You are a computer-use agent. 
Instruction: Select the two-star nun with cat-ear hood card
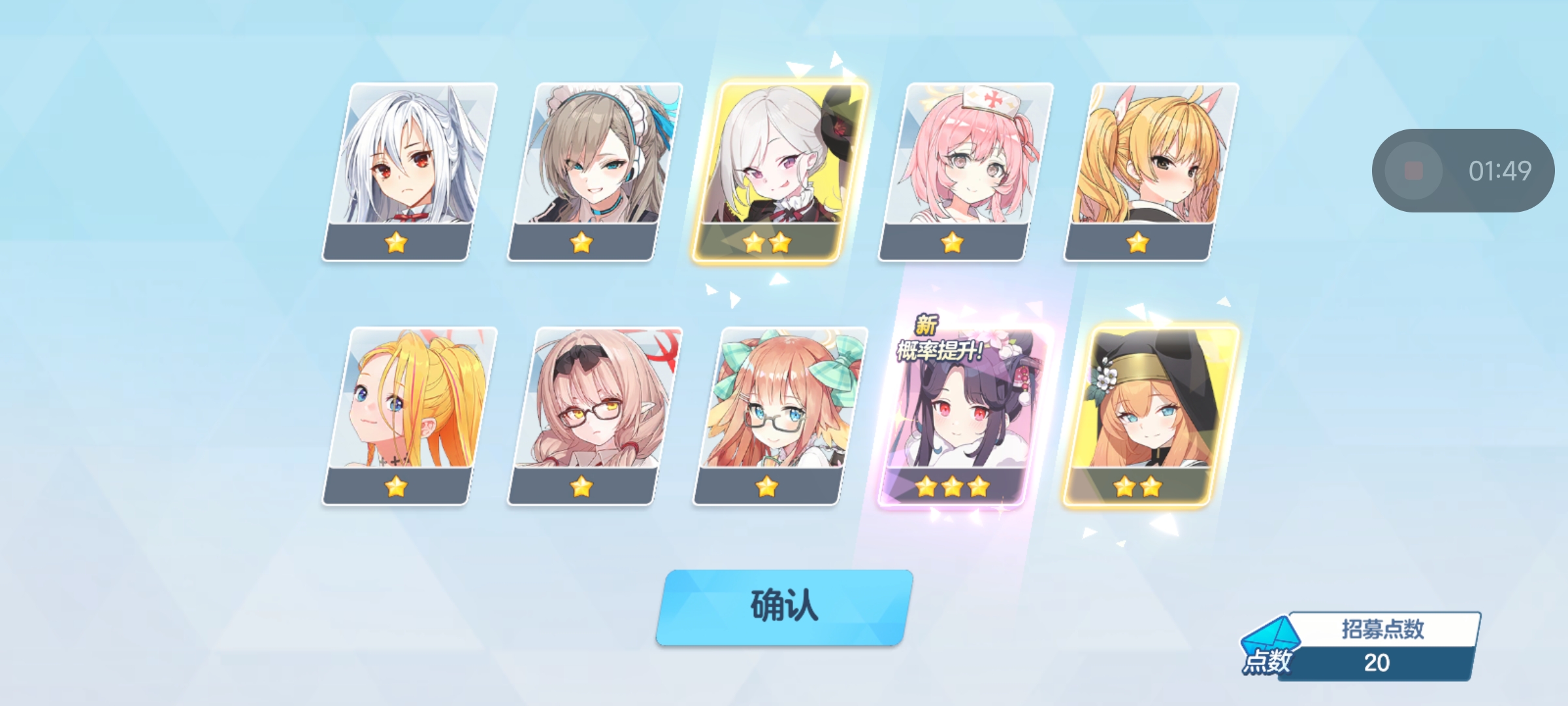(x=1151, y=416)
